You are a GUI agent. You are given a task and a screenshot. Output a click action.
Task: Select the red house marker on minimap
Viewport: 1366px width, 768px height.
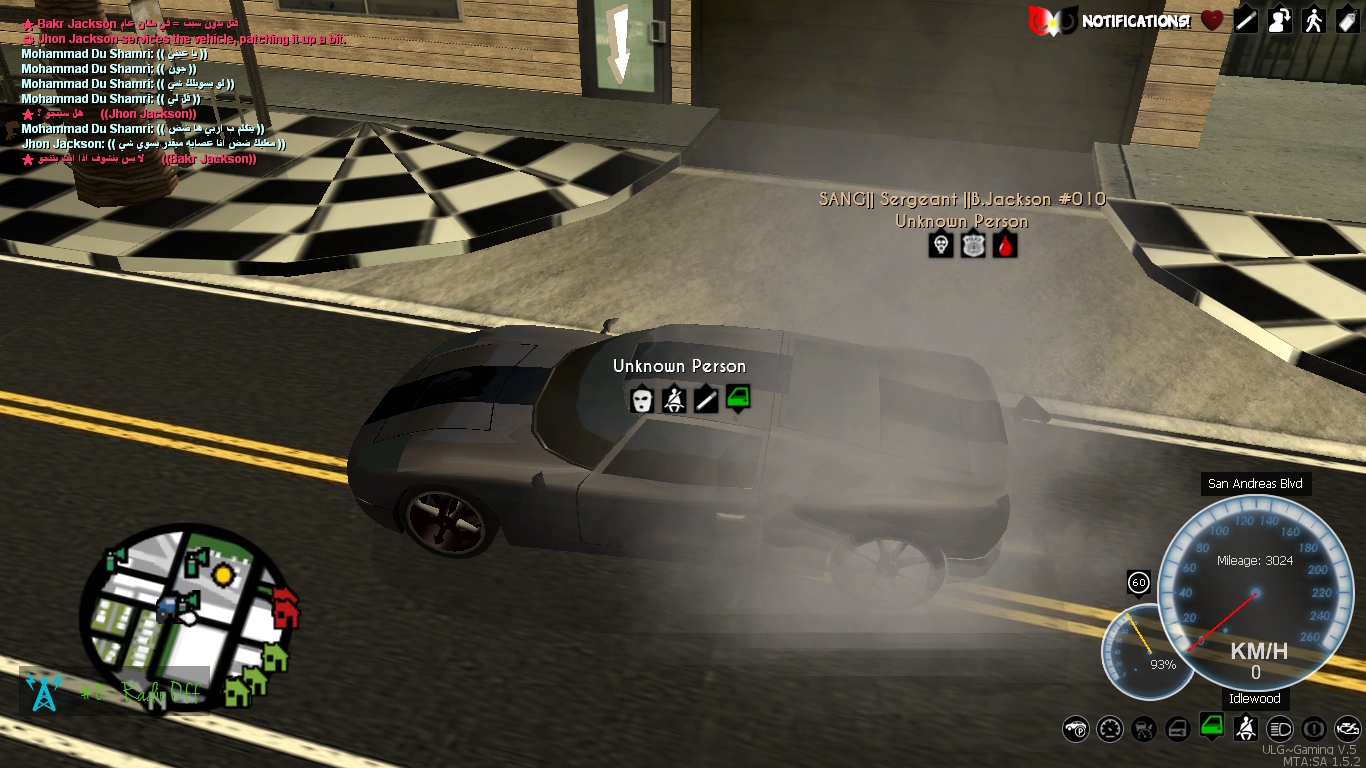[x=285, y=606]
